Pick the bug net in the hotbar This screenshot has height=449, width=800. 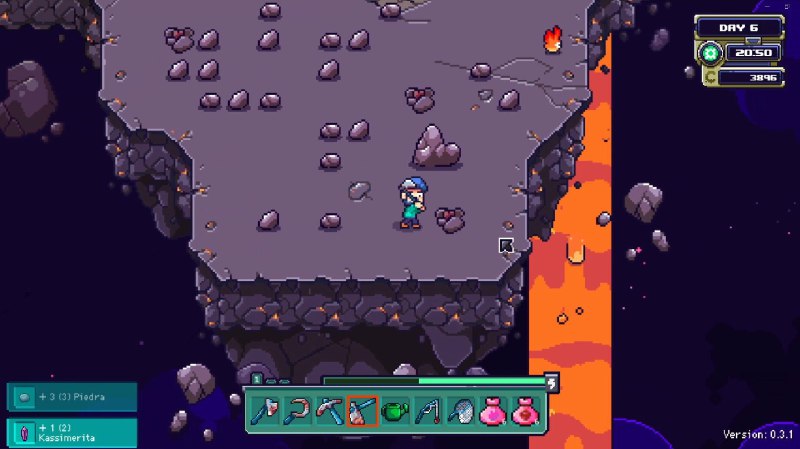pyautogui.click(x=459, y=411)
